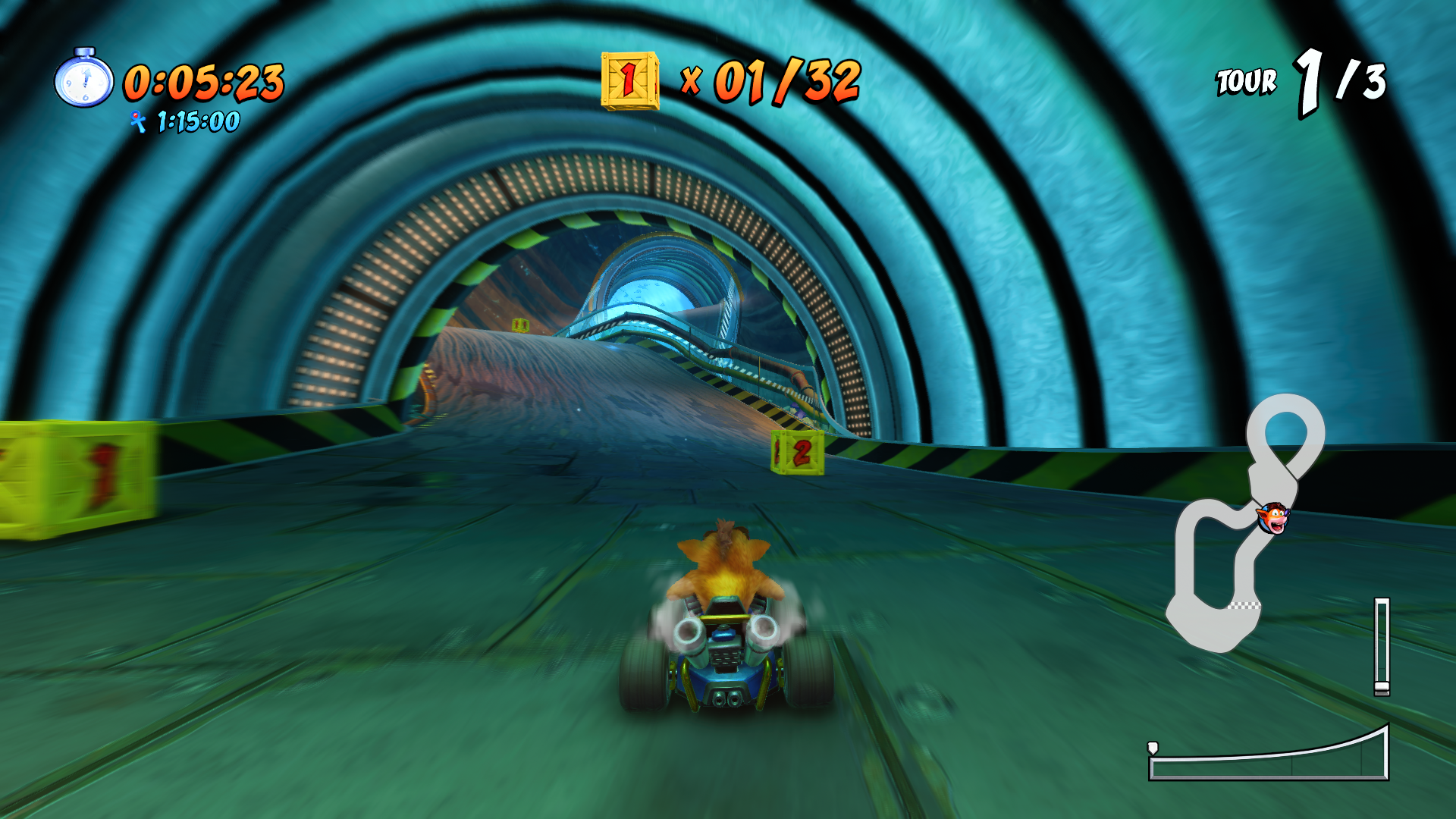Select the Crash head marker on minimap
The height and width of the screenshot is (819, 1456).
pos(1272,518)
